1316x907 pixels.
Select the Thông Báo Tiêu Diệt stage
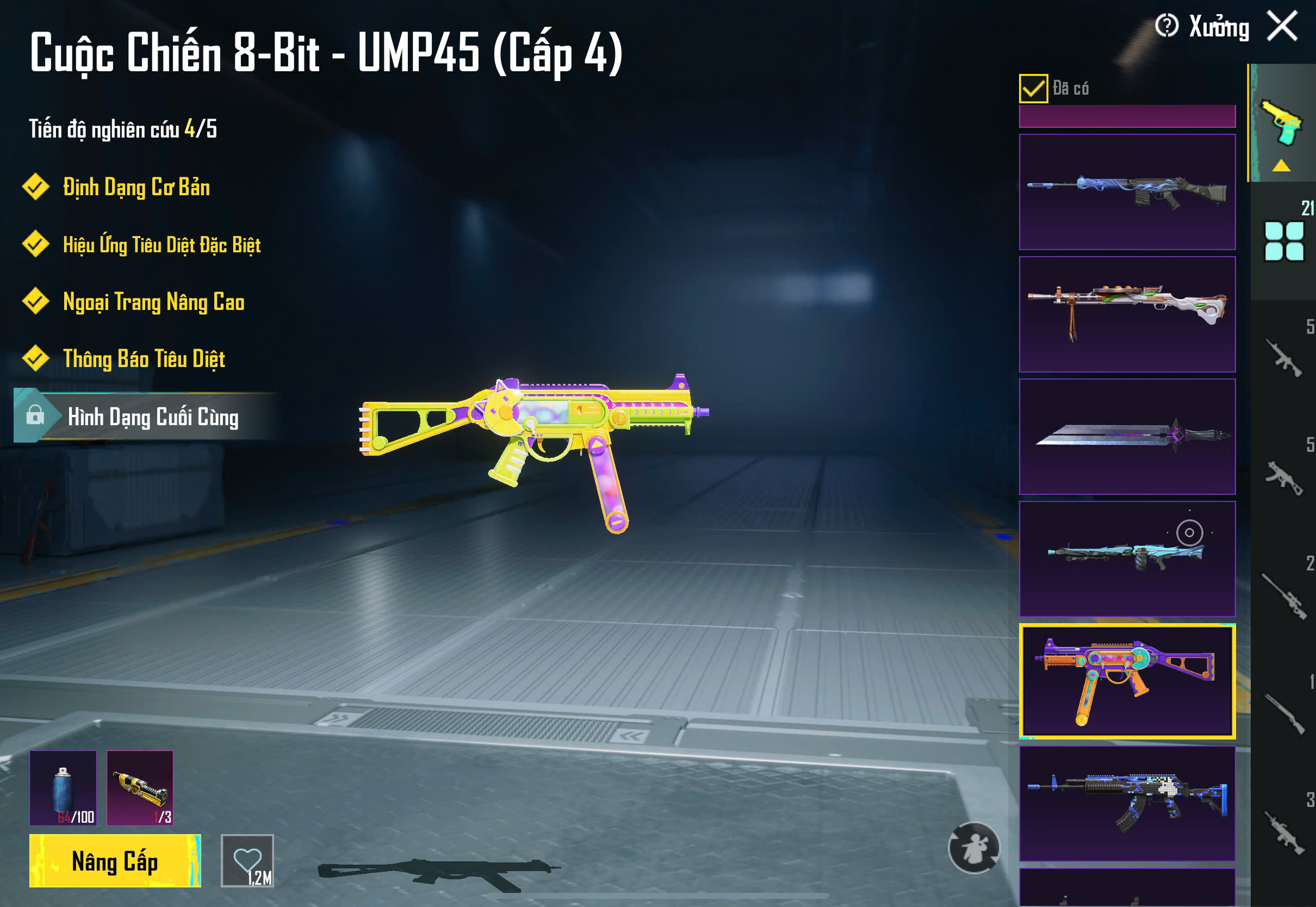[x=144, y=359]
